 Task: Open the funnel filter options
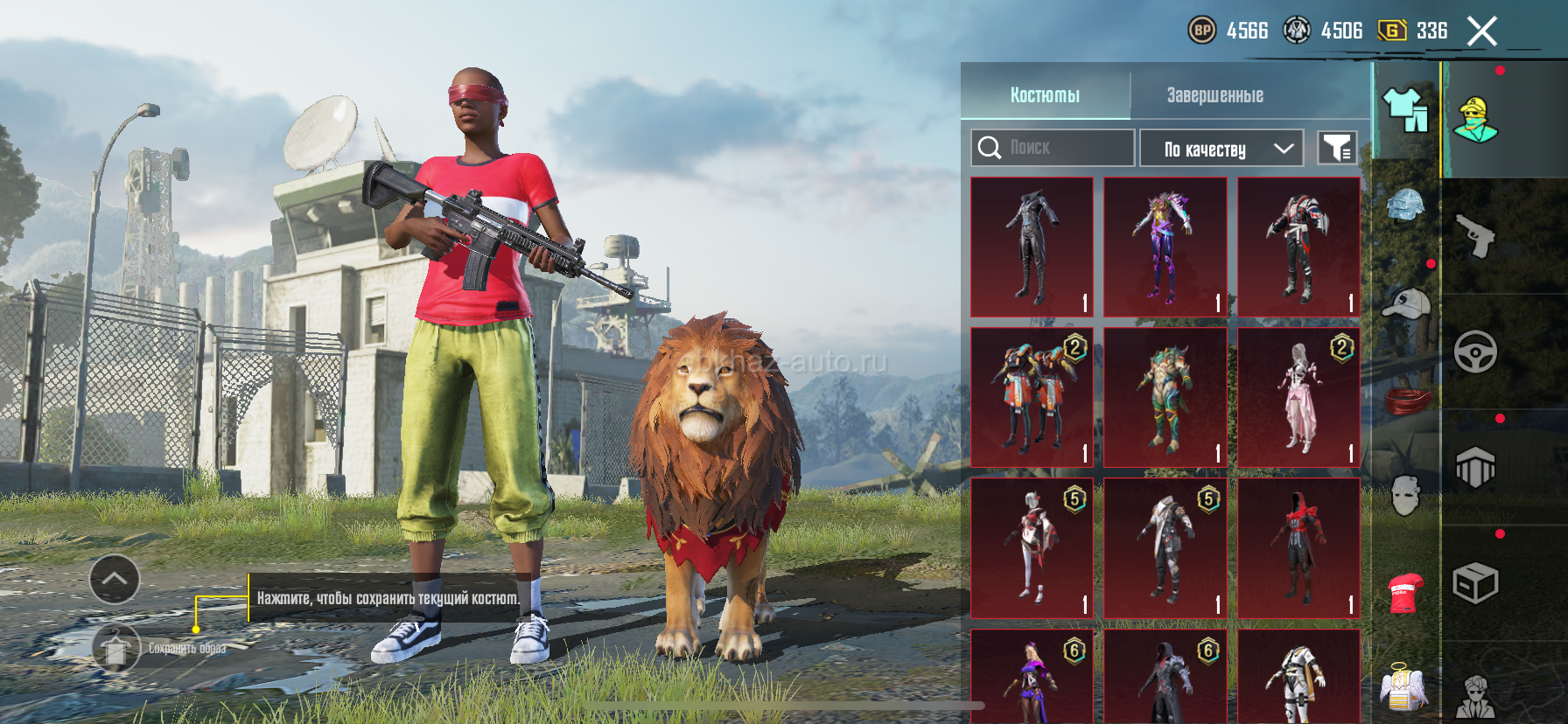click(1337, 149)
